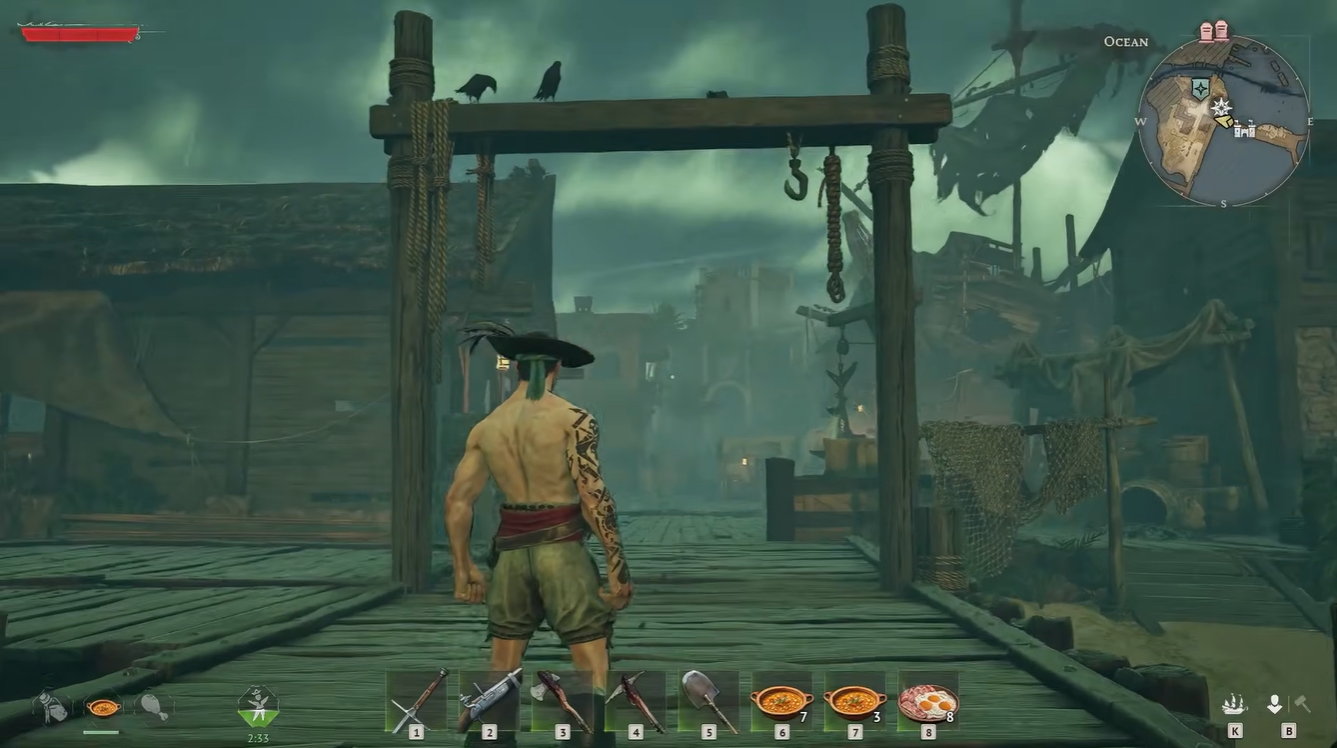
Task: Select the axe in hotbar slot 3
Action: [x=561, y=697]
